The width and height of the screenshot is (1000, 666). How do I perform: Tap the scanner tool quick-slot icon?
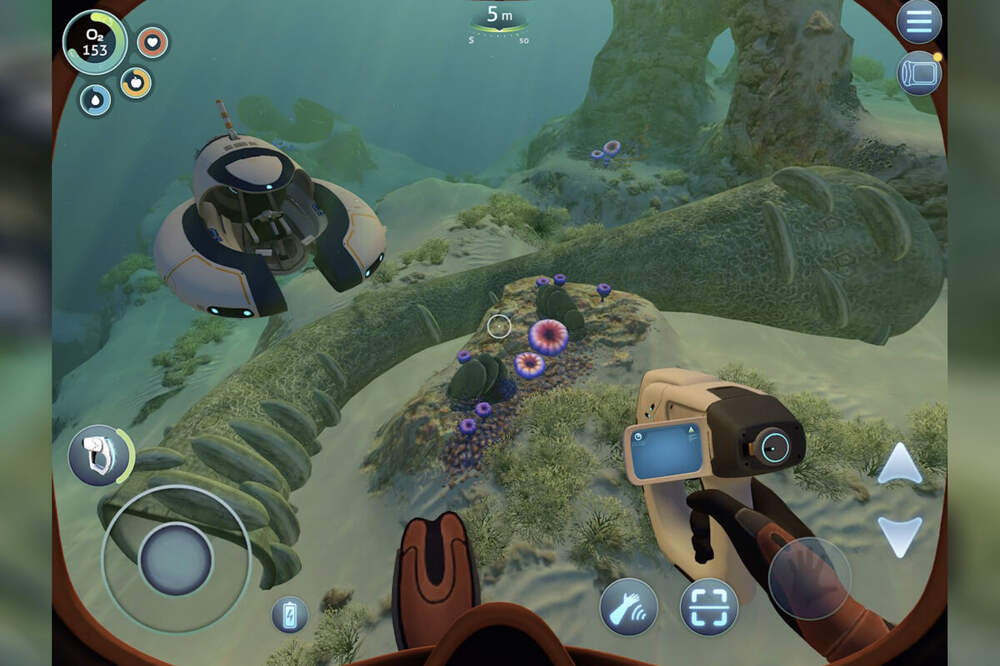pos(96,454)
